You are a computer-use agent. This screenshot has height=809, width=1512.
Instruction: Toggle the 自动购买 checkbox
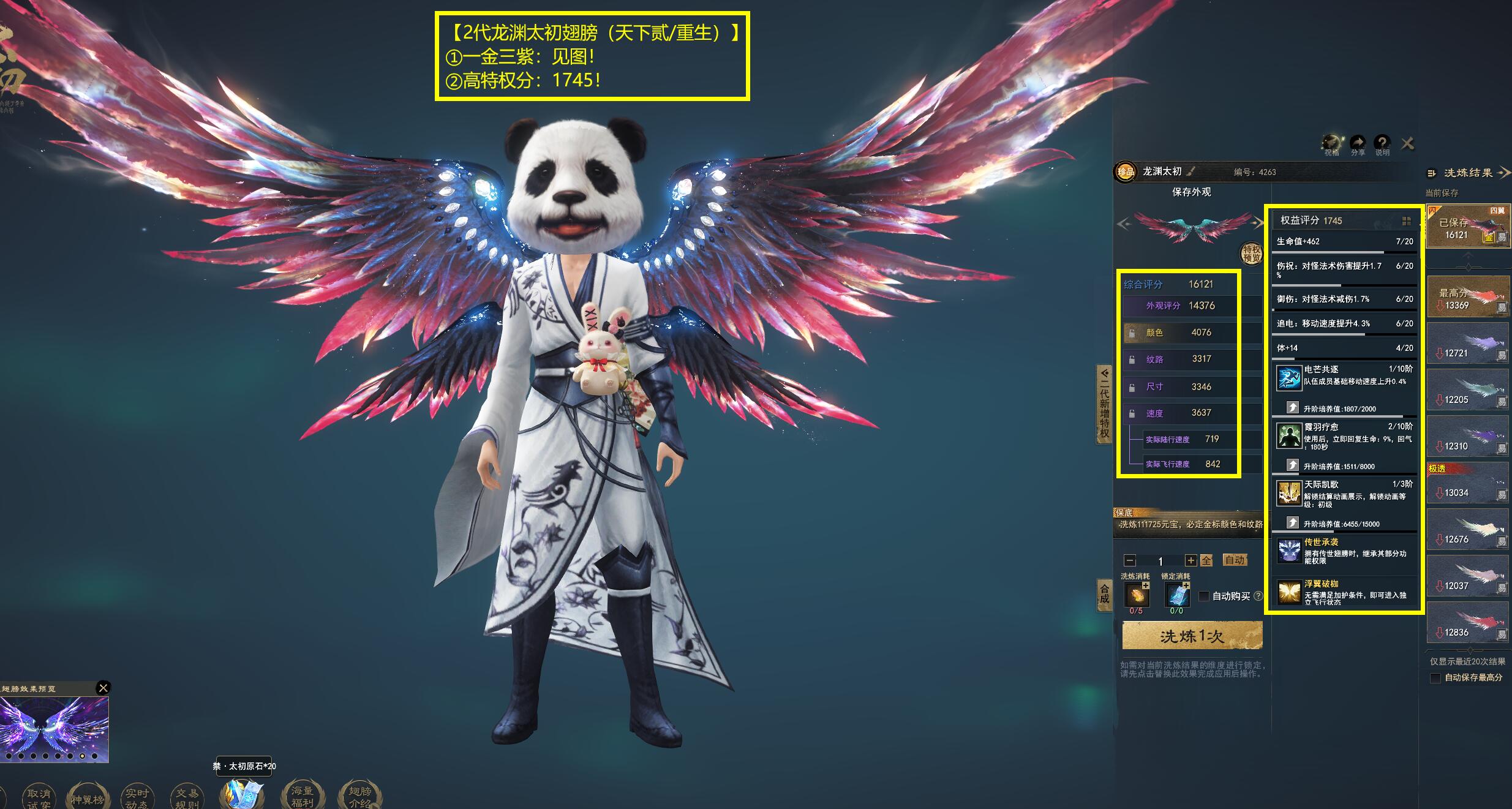point(1204,596)
